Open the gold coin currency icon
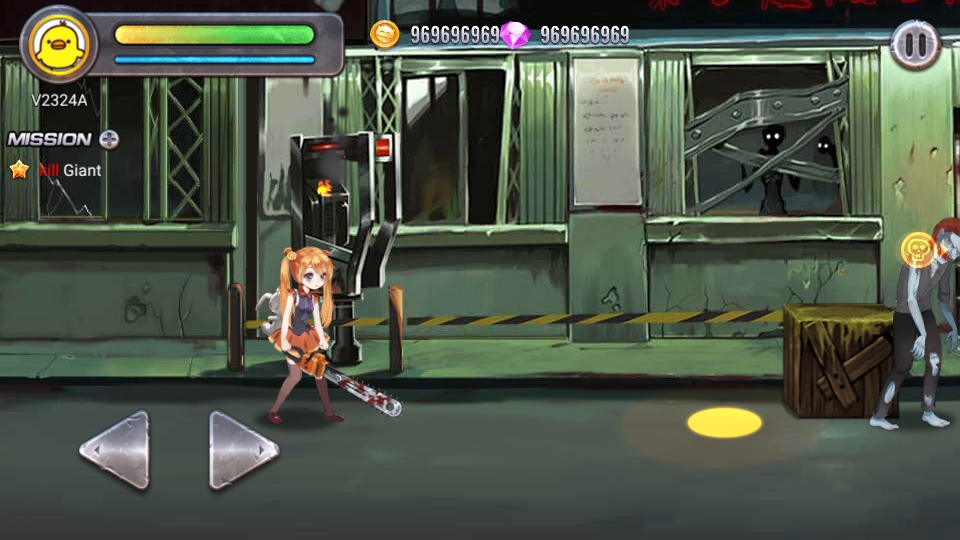This screenshot has width=960, height=540. point(385,35)
